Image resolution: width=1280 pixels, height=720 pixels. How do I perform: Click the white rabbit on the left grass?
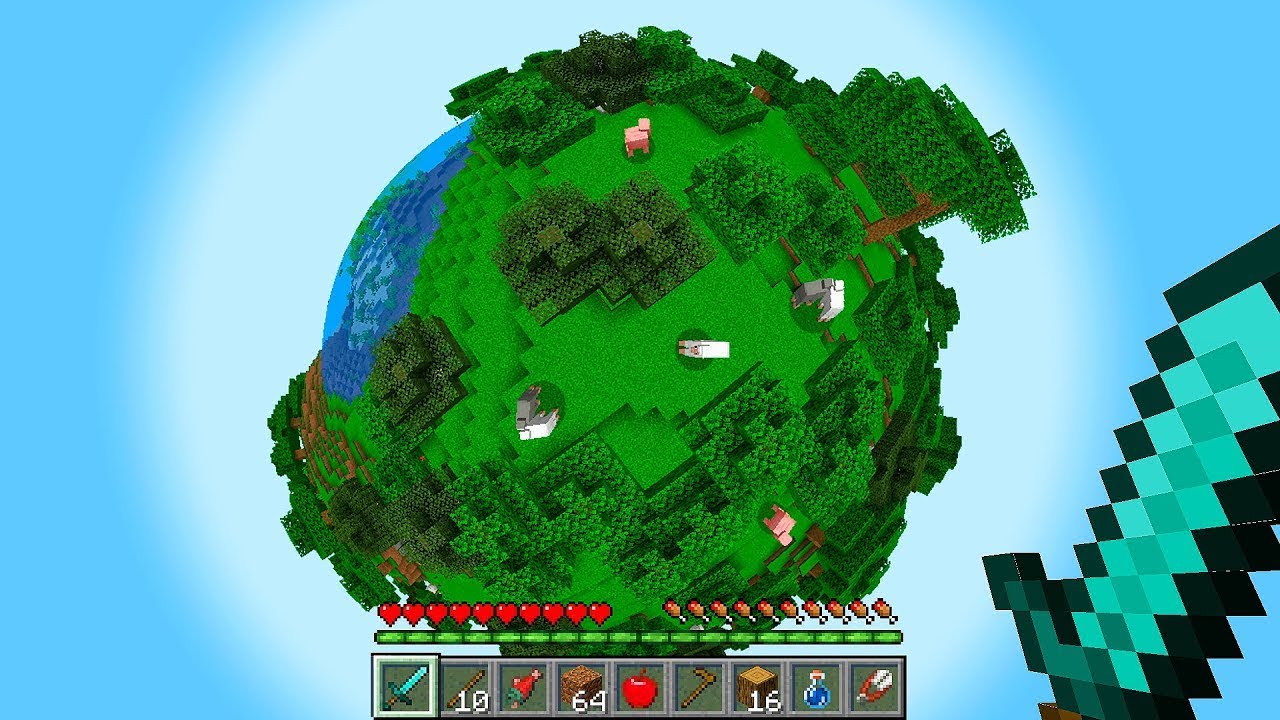[535, 413]
